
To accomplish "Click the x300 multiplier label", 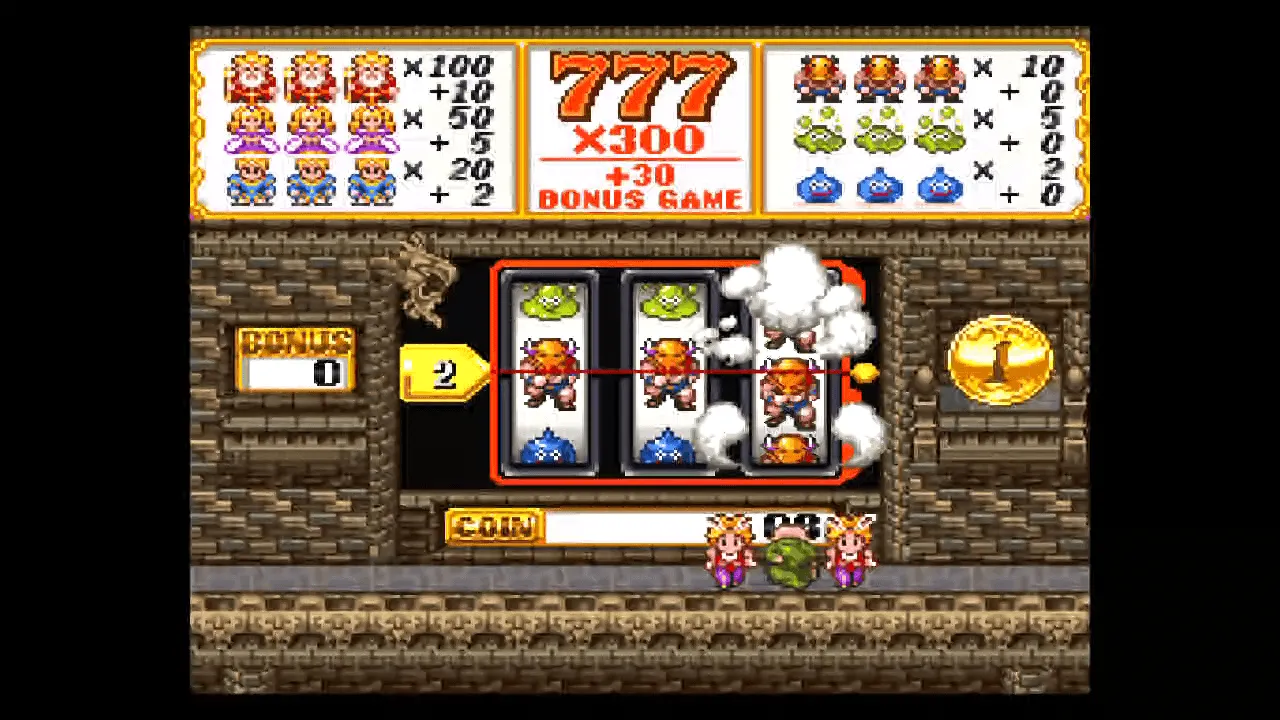I will [x=639, y=140].
